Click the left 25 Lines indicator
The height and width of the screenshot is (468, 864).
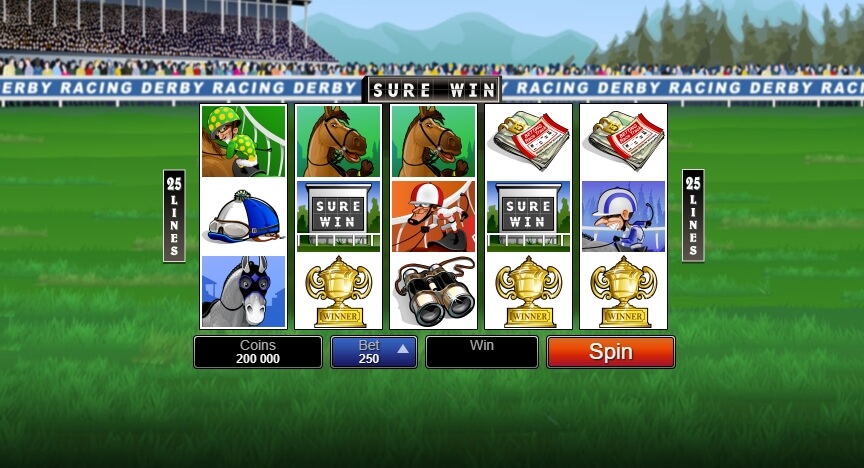(174, 215)
